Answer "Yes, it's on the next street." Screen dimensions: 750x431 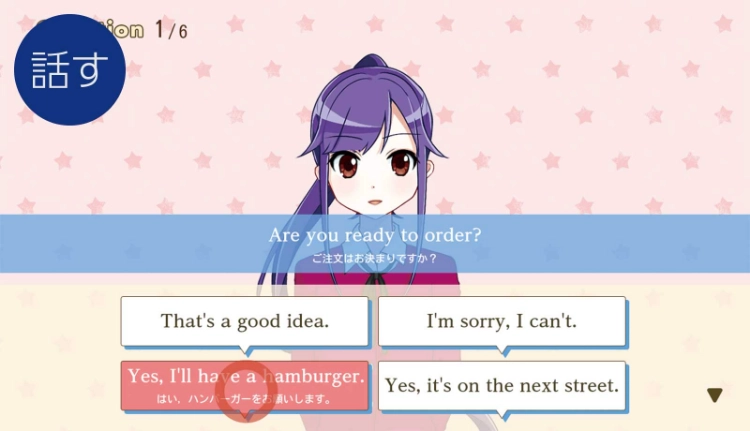pyautogui.click(x=501, y=385)
